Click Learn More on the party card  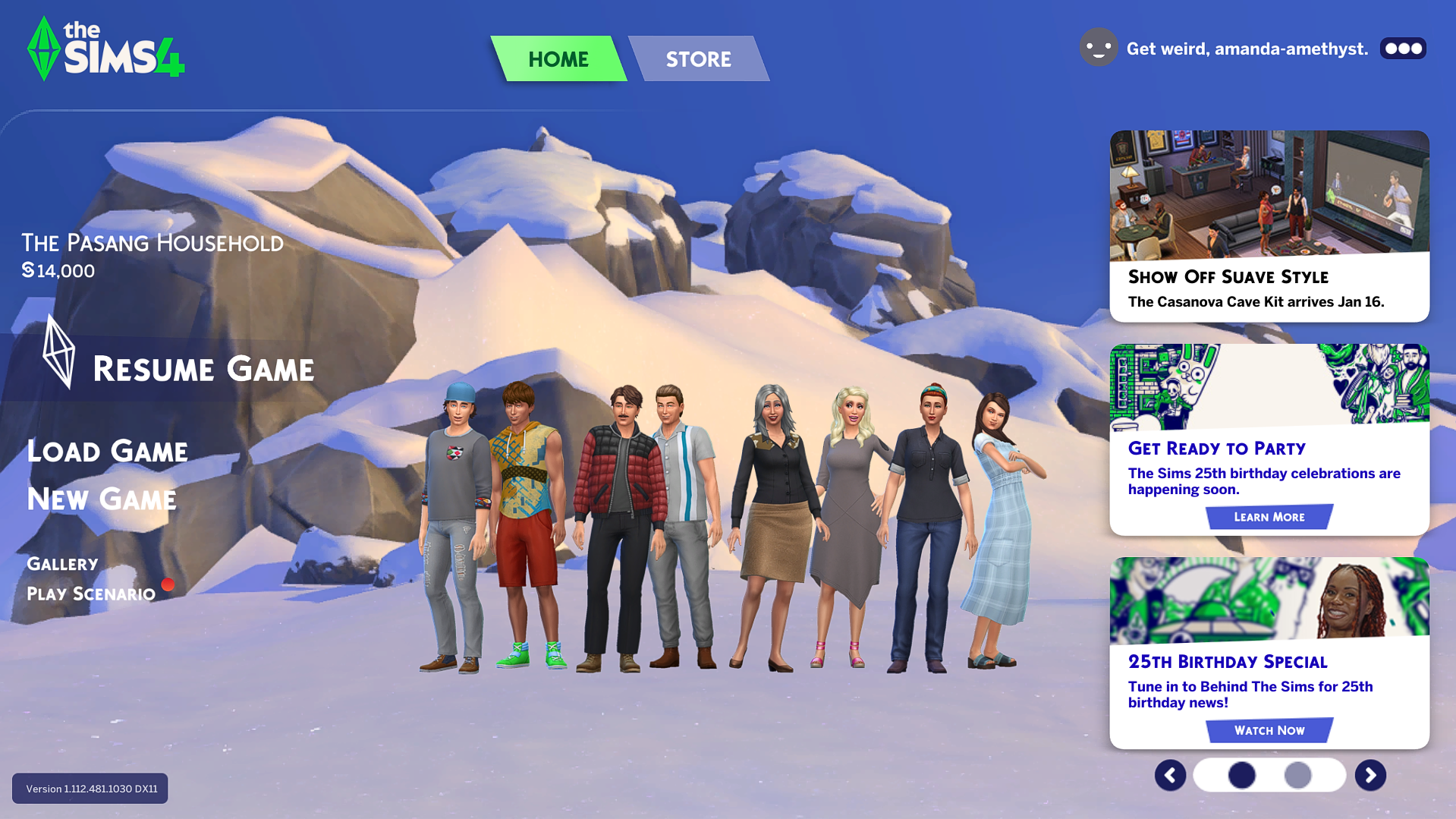click(1269, 517)
